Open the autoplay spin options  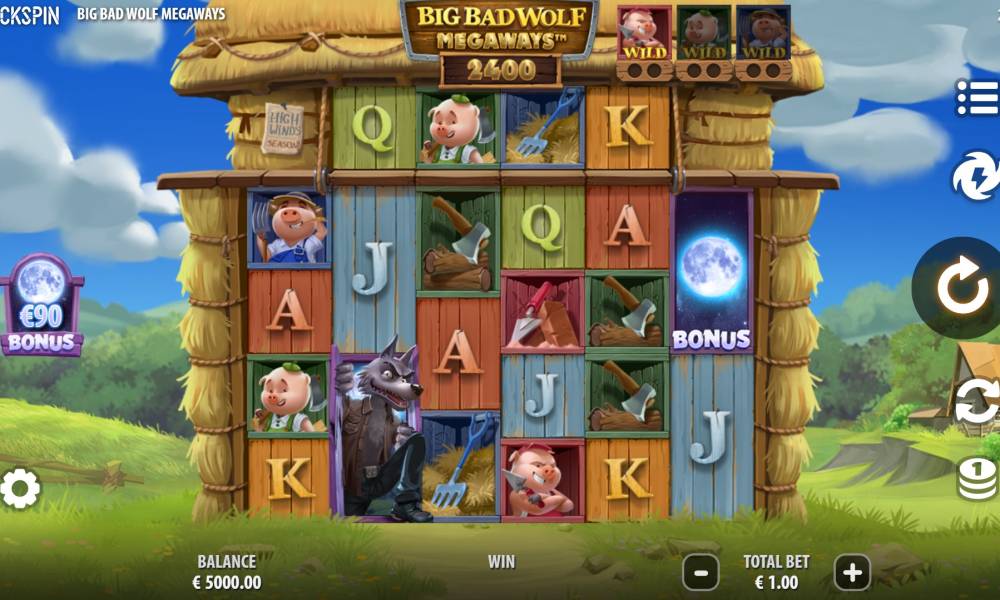pos(977,402)
